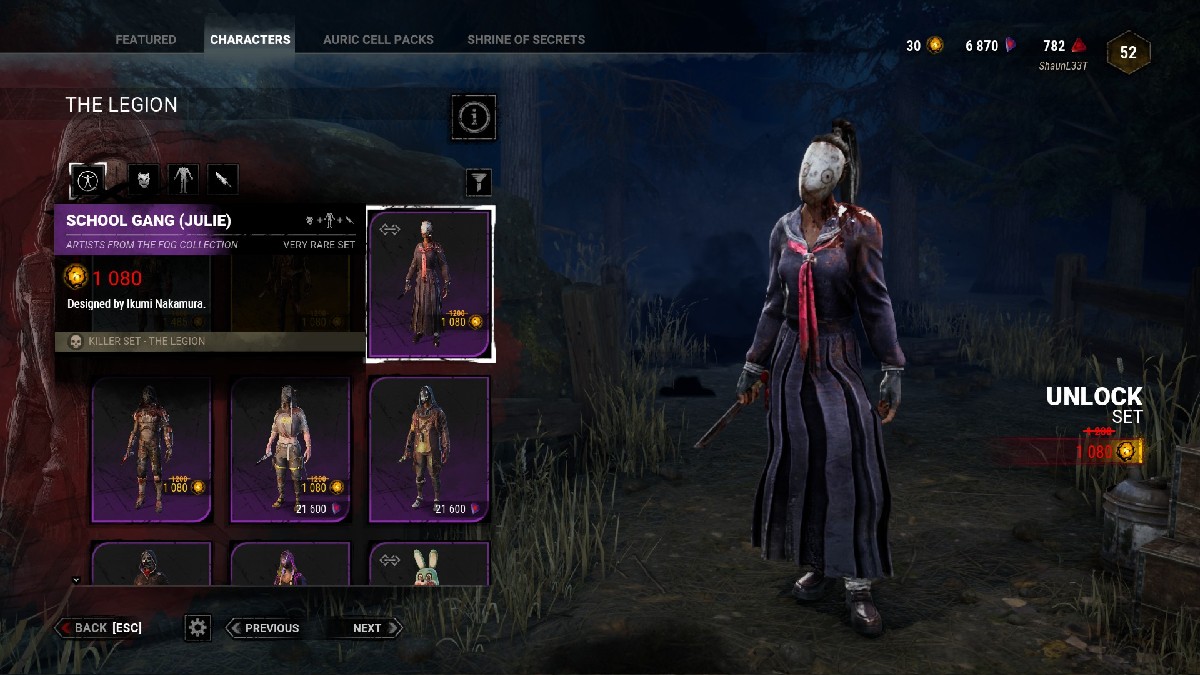The image size is (1200, 675).
Task: Advance to the next character
Action: (x=368, y=628)
